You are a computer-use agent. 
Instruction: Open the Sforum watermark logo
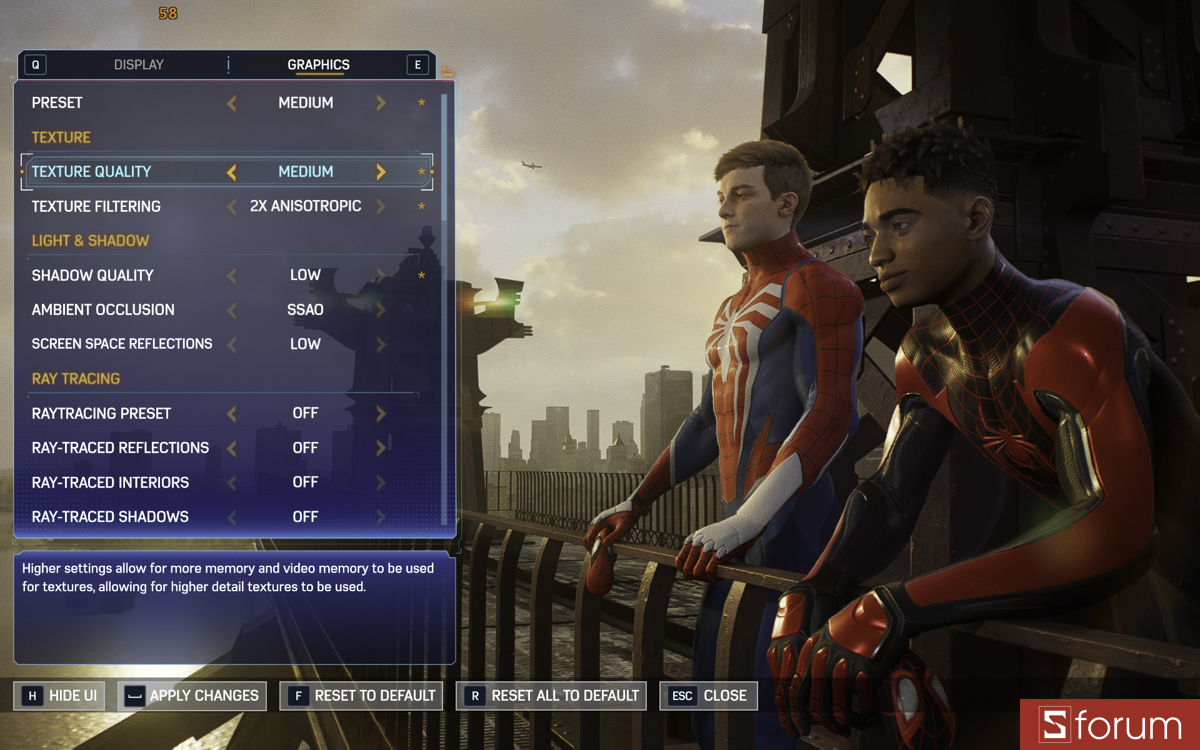[x=1110, y=725]
